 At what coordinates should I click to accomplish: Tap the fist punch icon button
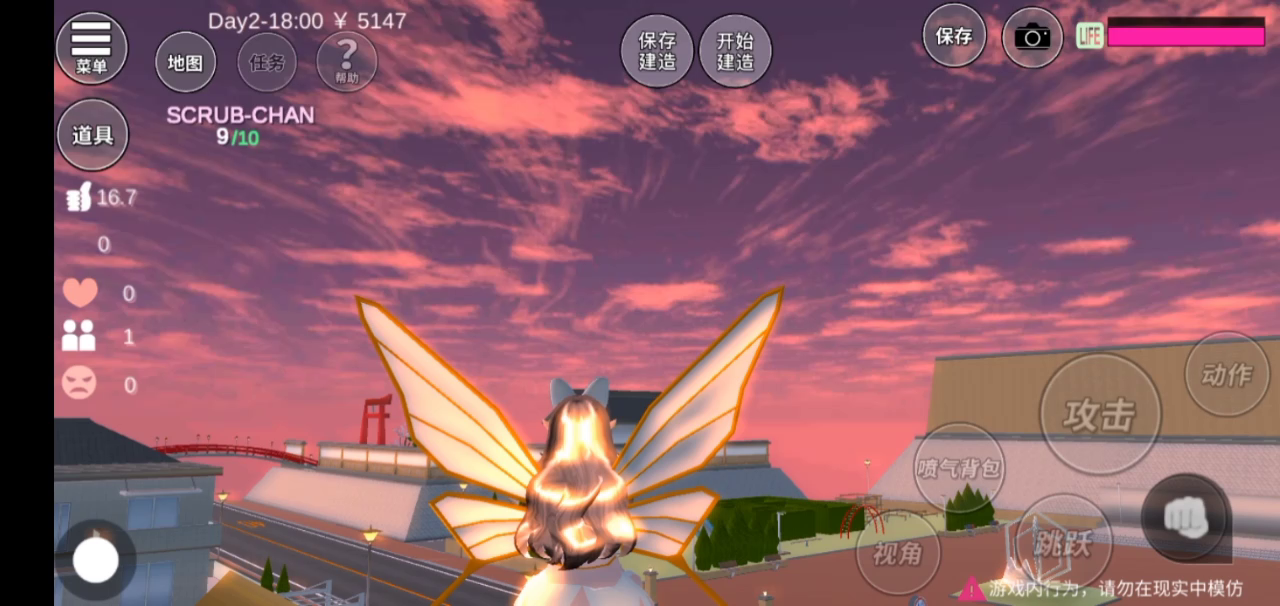[1186, 516]
